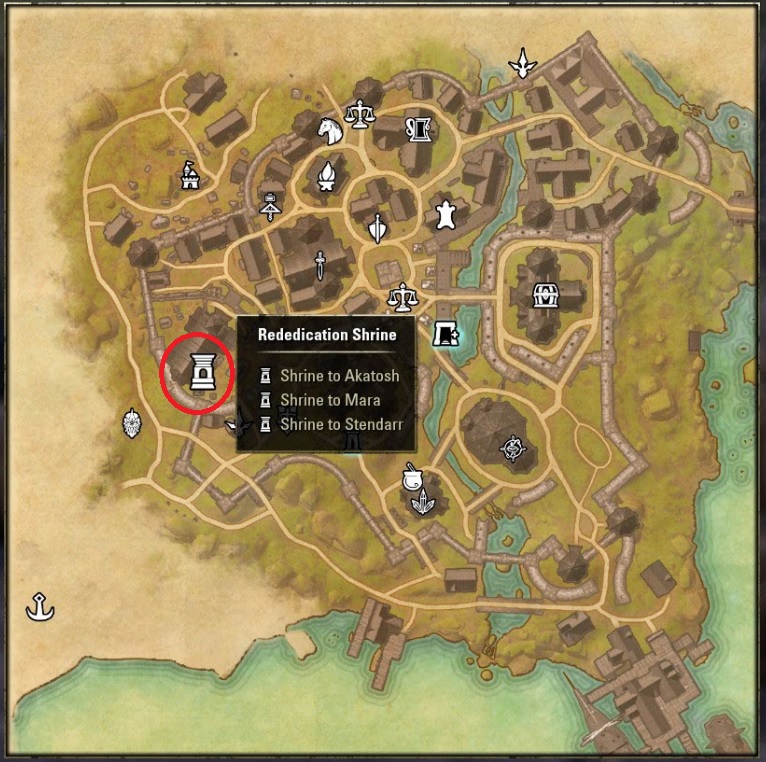Viewport: 766px width, 762px height.
Task: Pick the shield and sword guild marker
Action: [377, 229]
